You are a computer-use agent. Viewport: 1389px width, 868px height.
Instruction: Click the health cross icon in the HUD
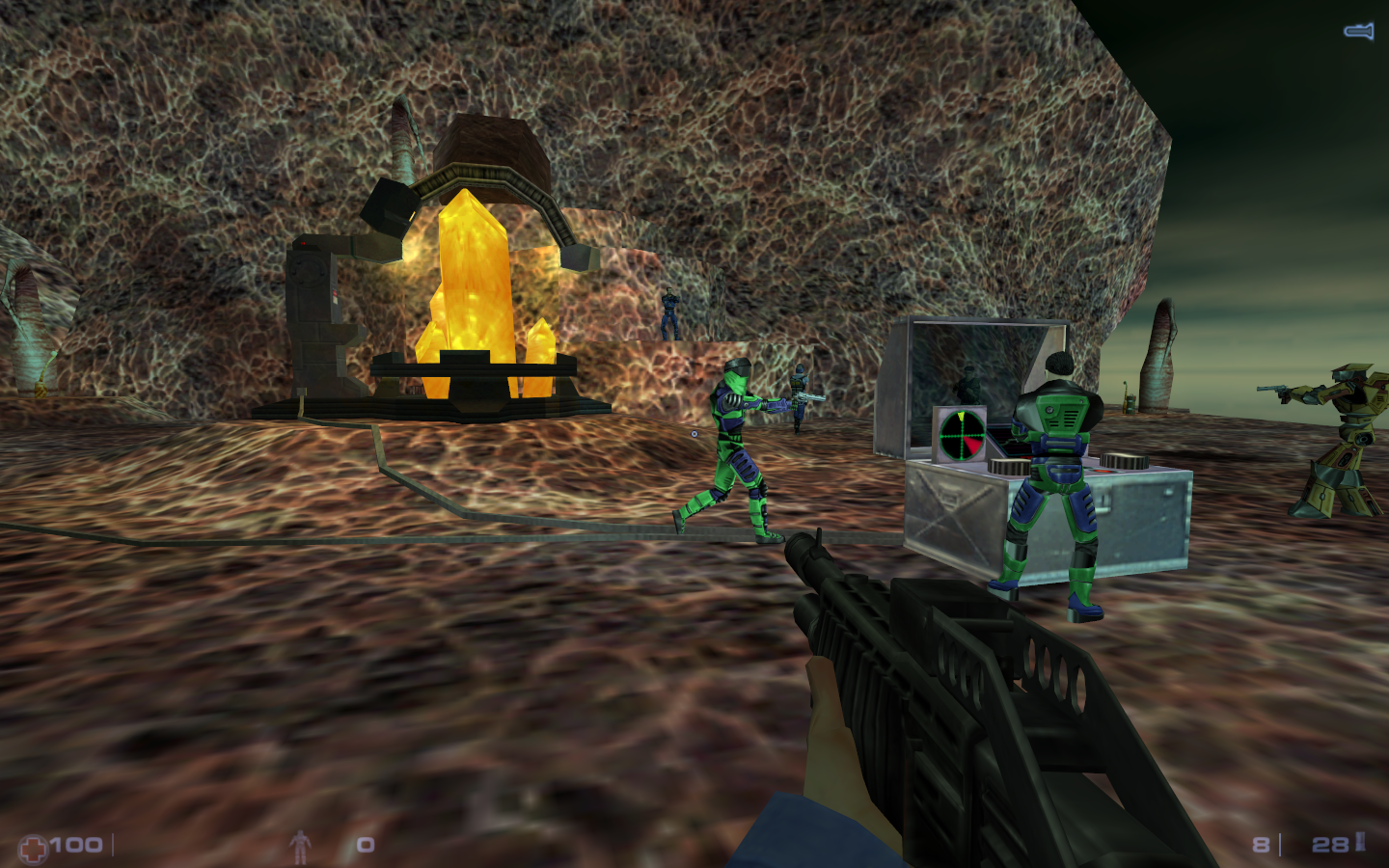tap(34, 845)
